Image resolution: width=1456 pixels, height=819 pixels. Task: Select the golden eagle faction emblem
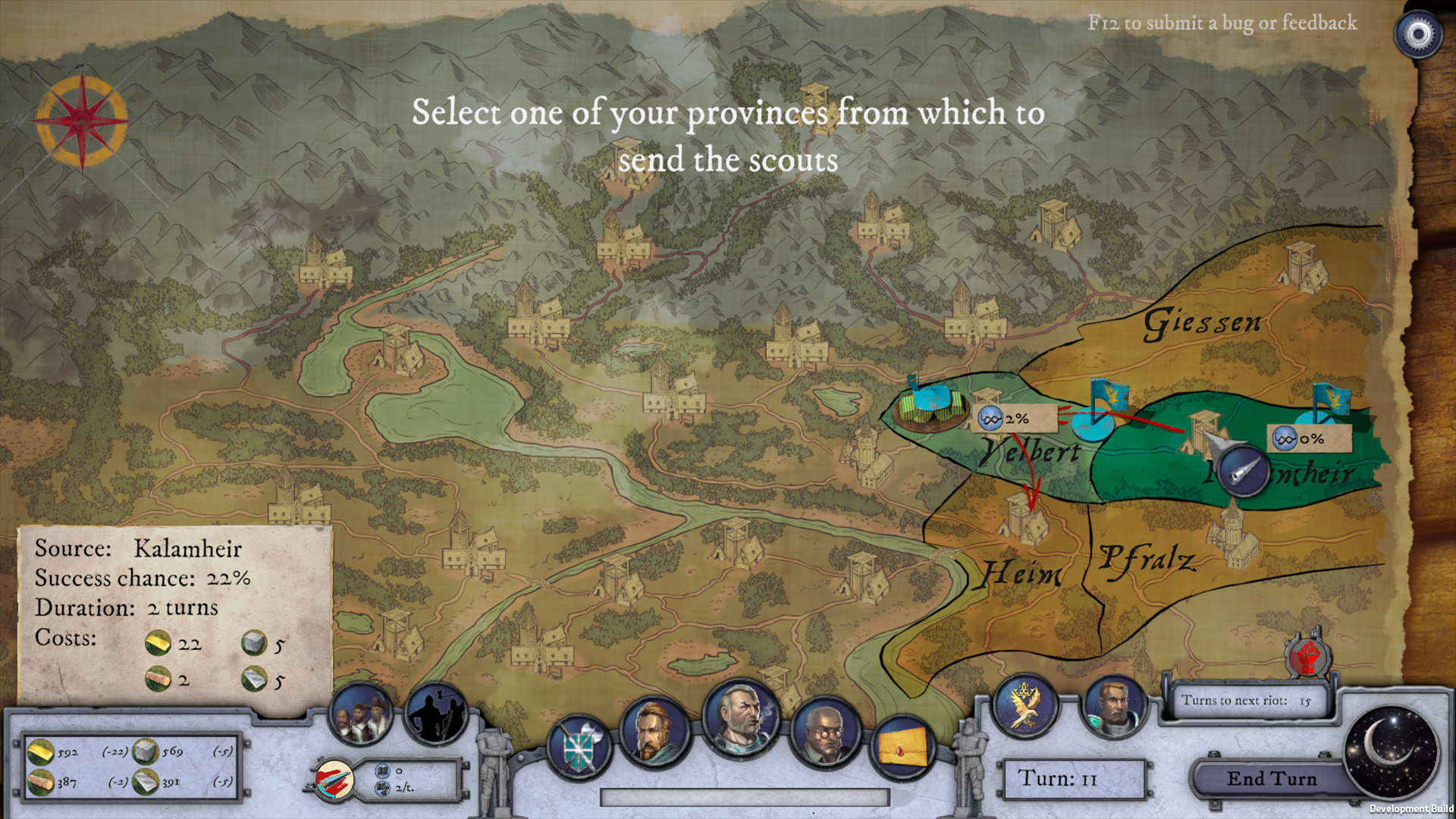tap(1024, 707)
